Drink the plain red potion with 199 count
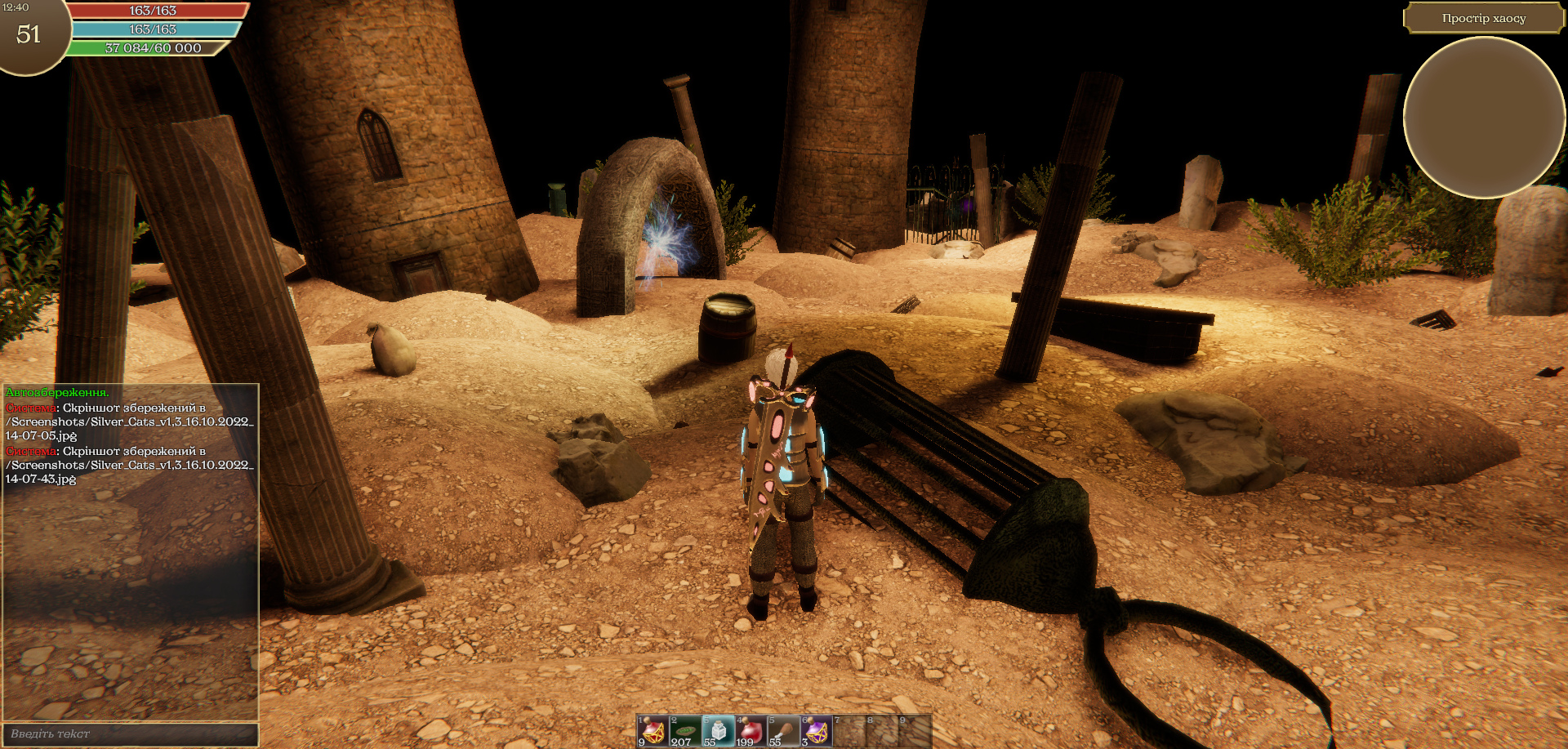This screenshot has width=1568, height=749. [751, 731]
